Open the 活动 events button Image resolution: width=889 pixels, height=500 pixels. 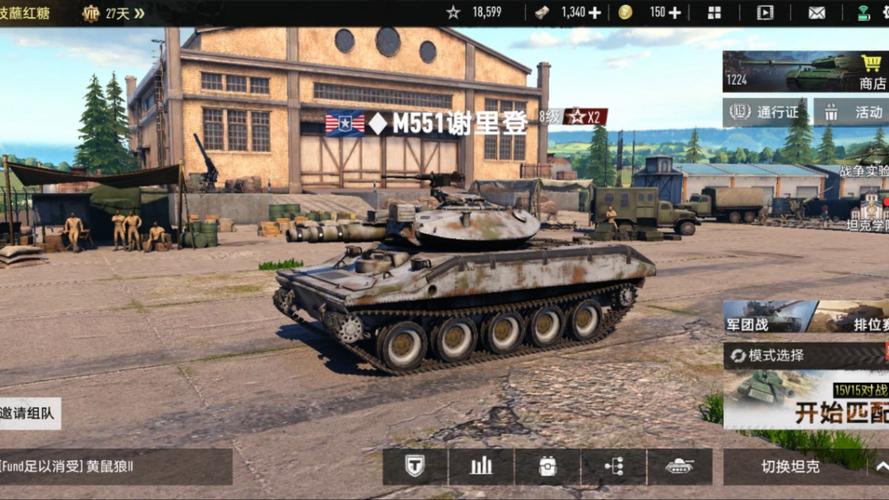click(x=853, y=112)
